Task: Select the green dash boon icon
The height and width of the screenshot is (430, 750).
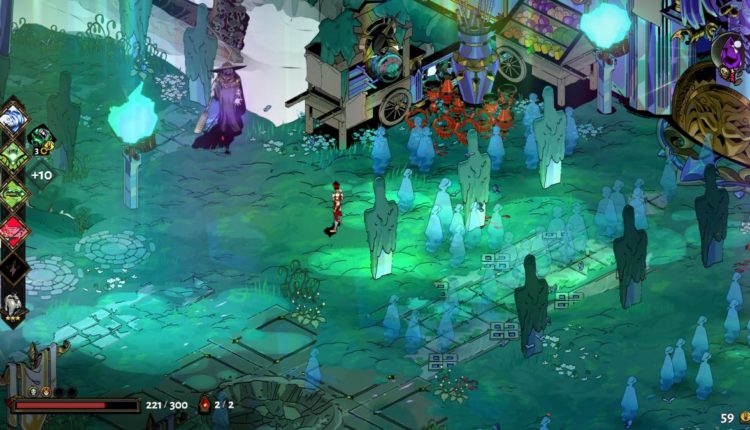Action: 14,192
